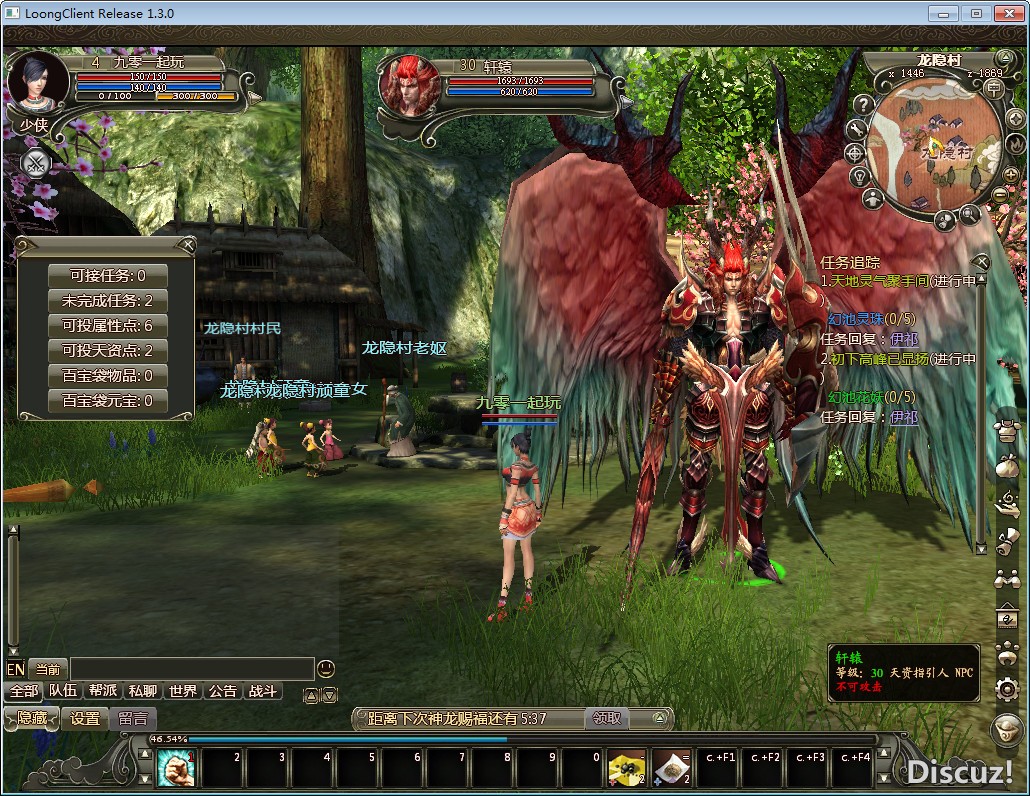Open the smiley emoticon picker
This screenshot has width=1030, height=796.
click(x=326, y=669)
